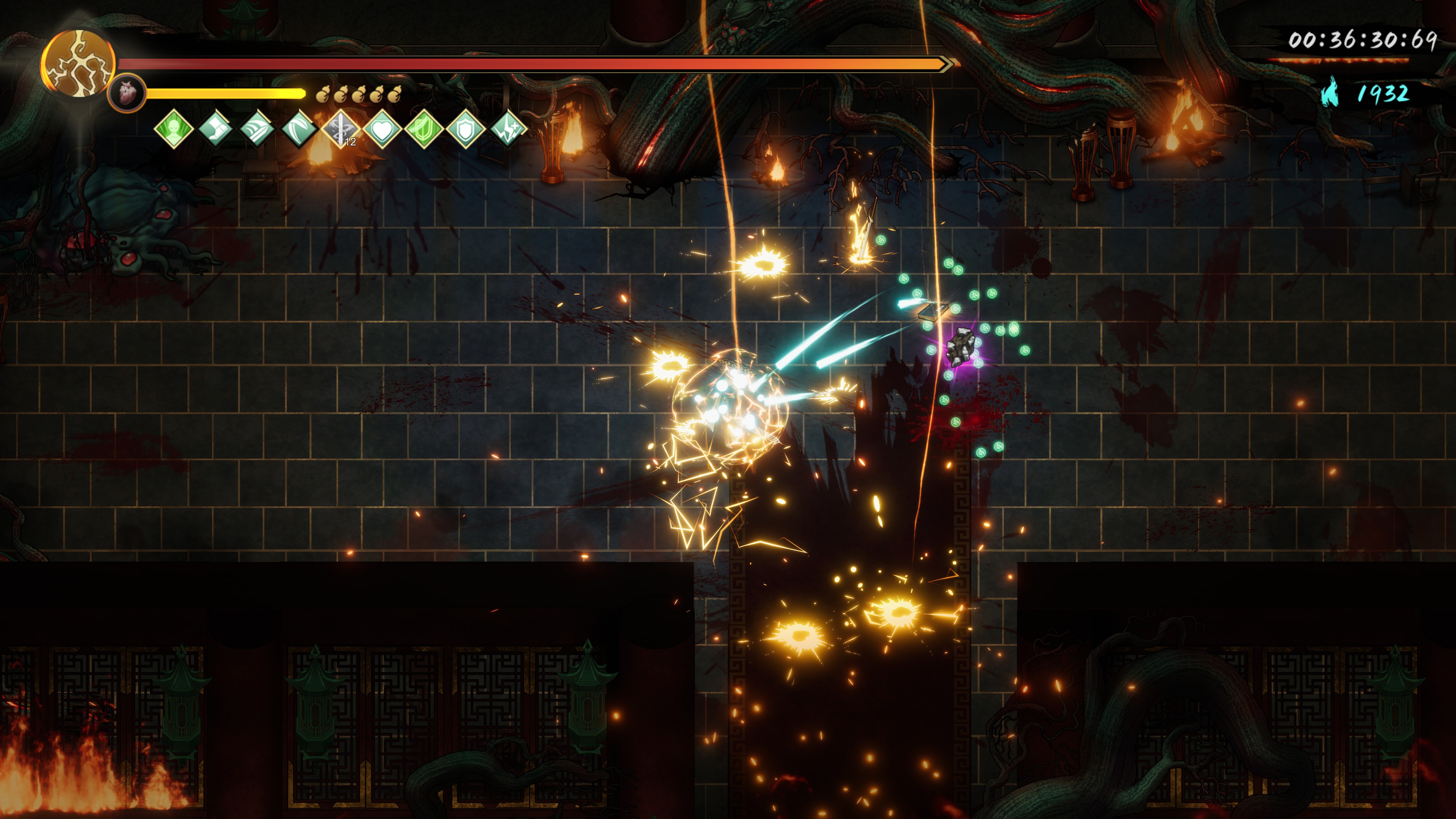Select the white heart buff icon
The width and height of the screenshot is (1456, 819).
383,129
